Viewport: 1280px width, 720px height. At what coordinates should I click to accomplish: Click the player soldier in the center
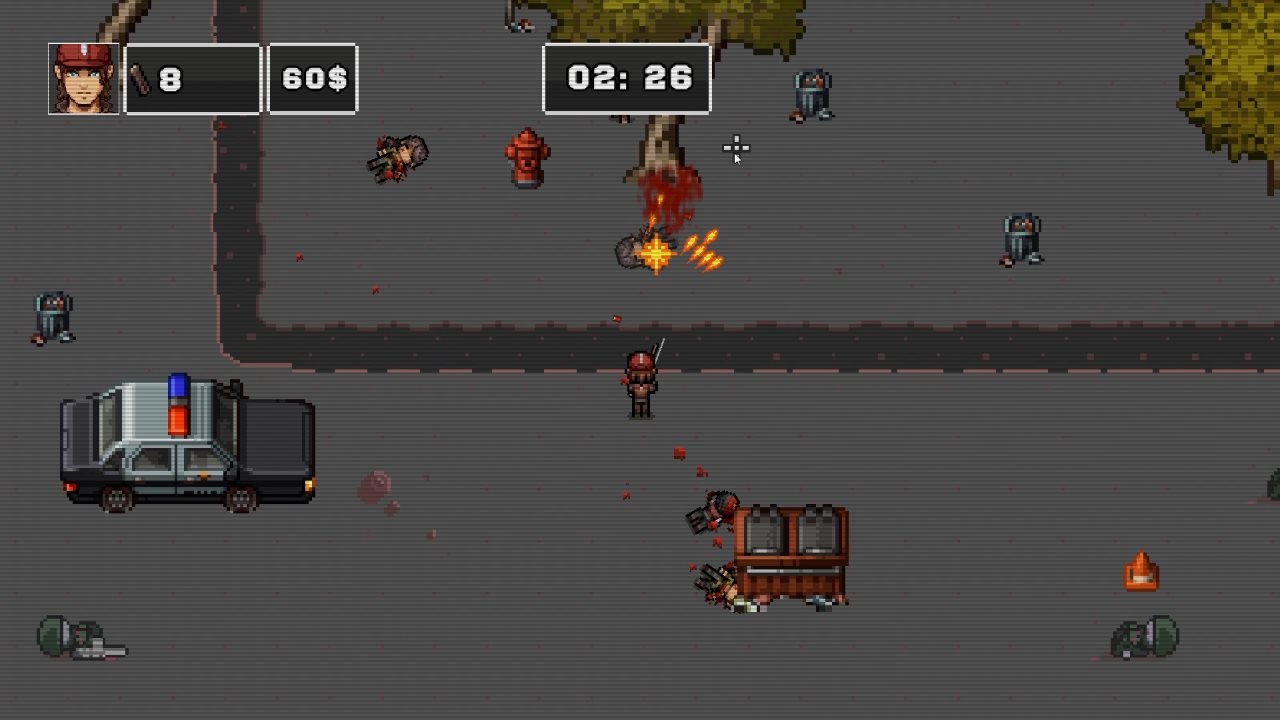(638, 383)
